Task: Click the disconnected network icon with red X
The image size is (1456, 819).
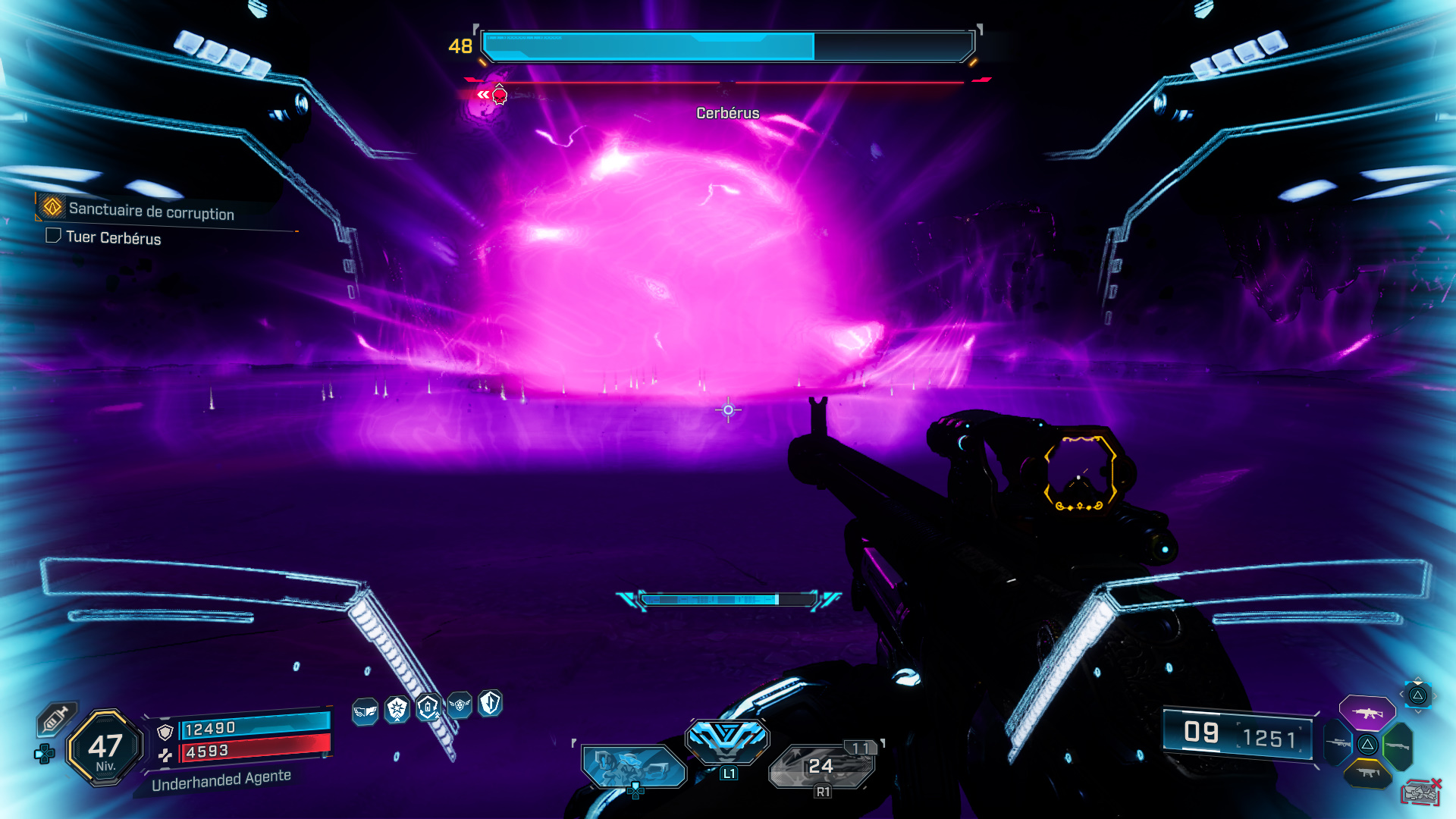Action: point(1420,792)
